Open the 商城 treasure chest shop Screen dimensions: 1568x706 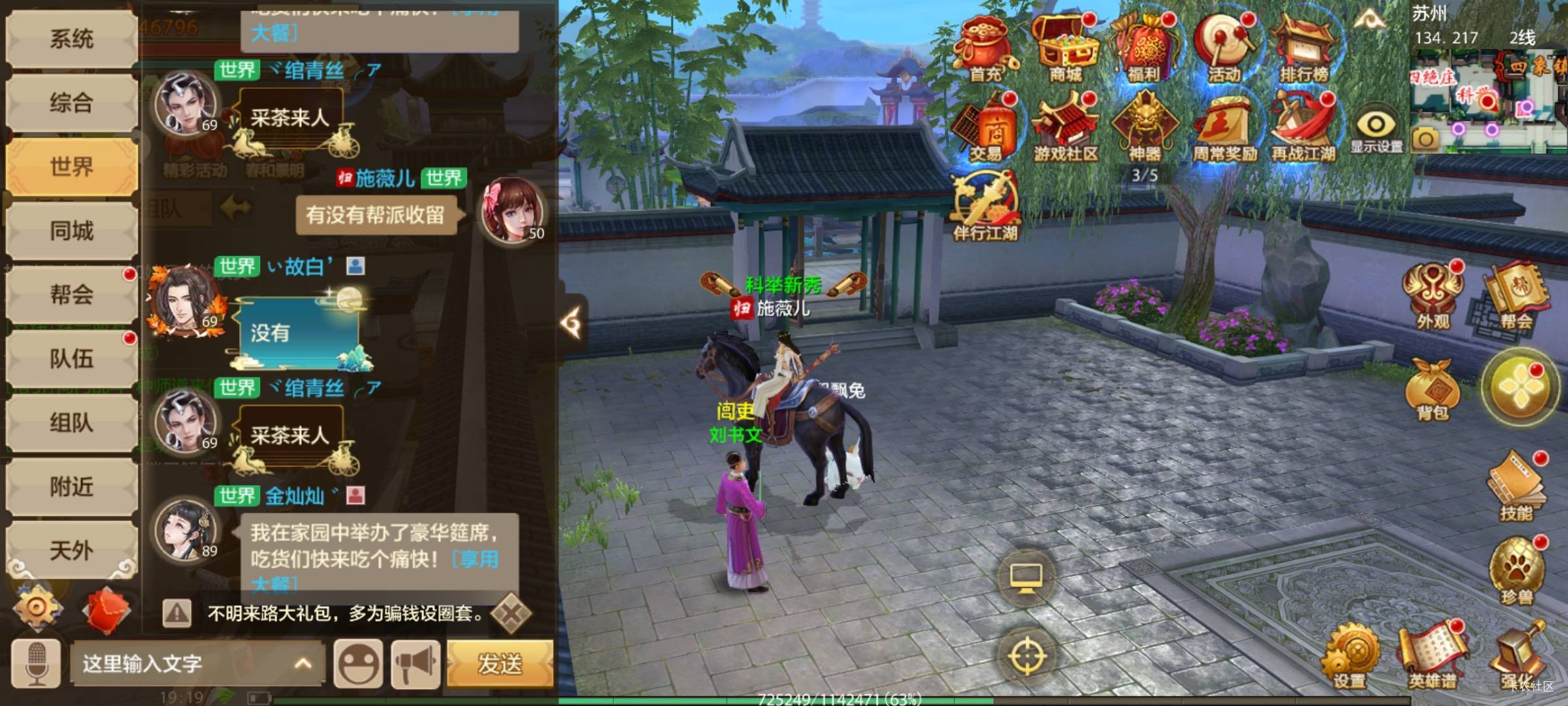(x=1066, y=49)
